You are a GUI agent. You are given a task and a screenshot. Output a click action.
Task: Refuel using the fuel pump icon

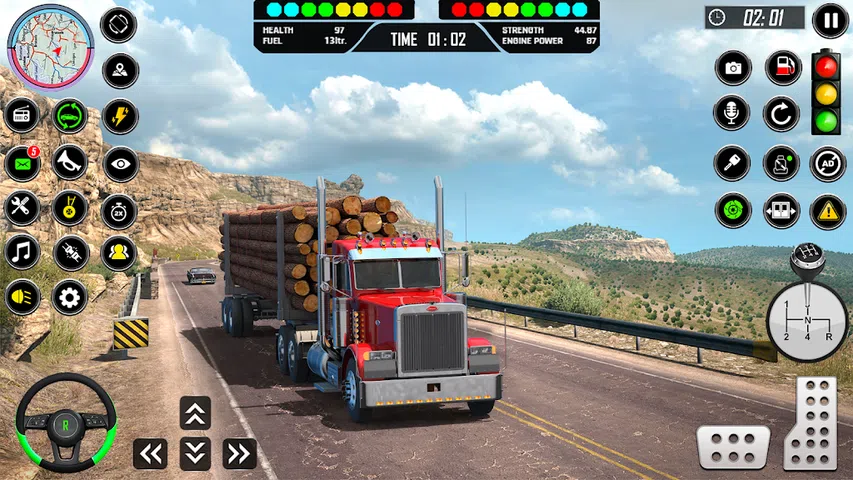(x=782, y=68)
